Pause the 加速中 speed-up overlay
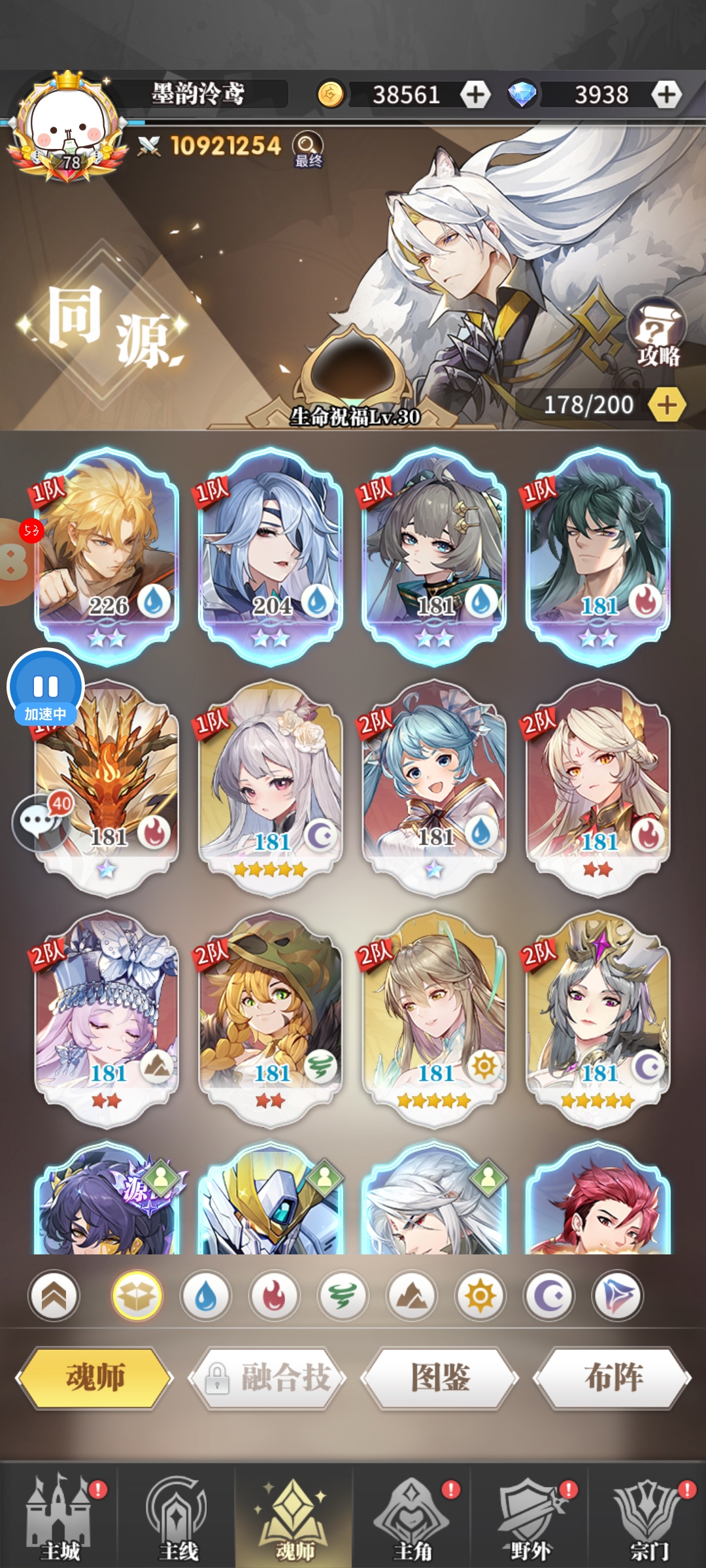Viewport: 706px width, 1568px height. [46, 686]
